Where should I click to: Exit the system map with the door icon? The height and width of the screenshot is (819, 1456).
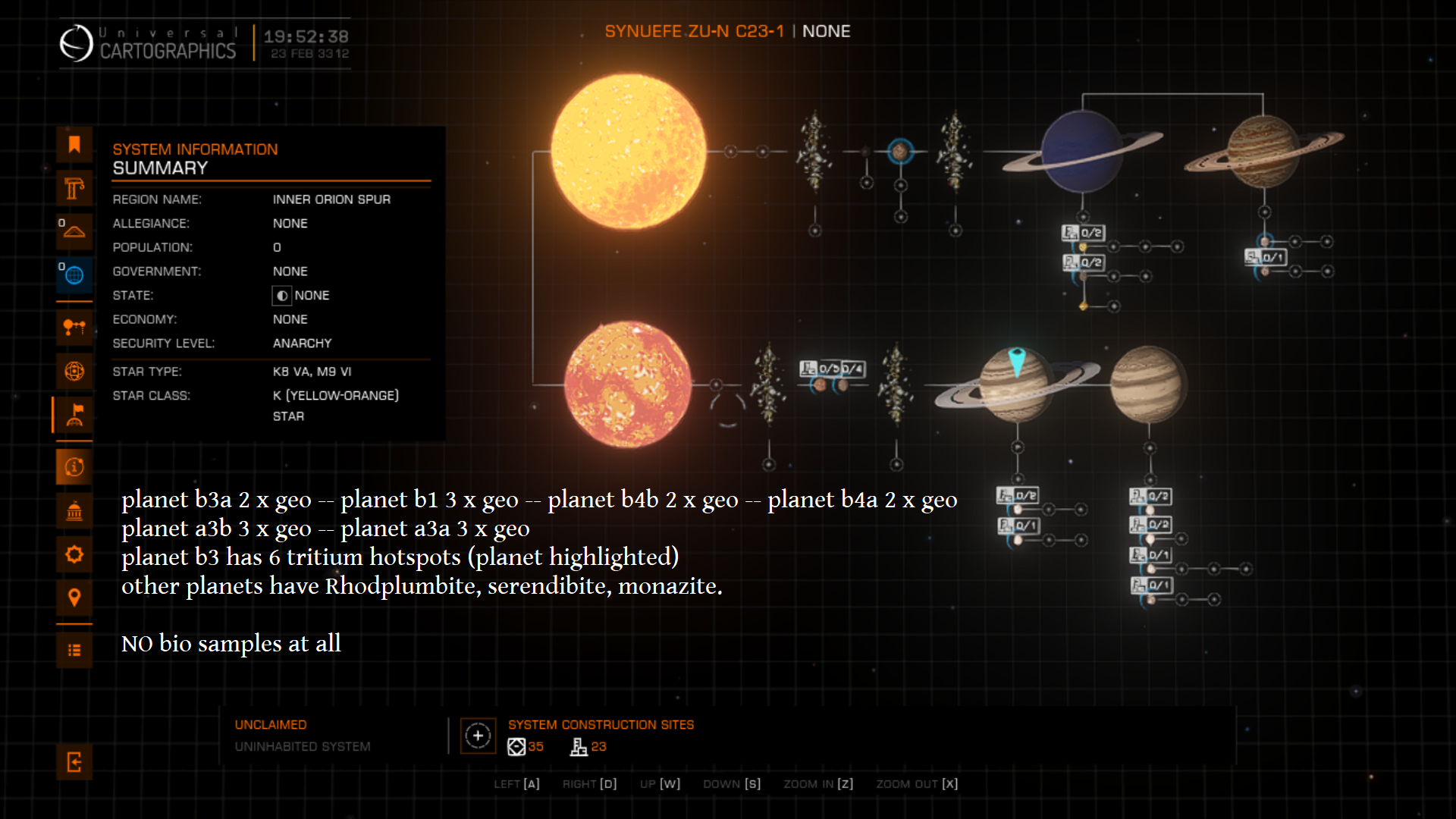74,761
